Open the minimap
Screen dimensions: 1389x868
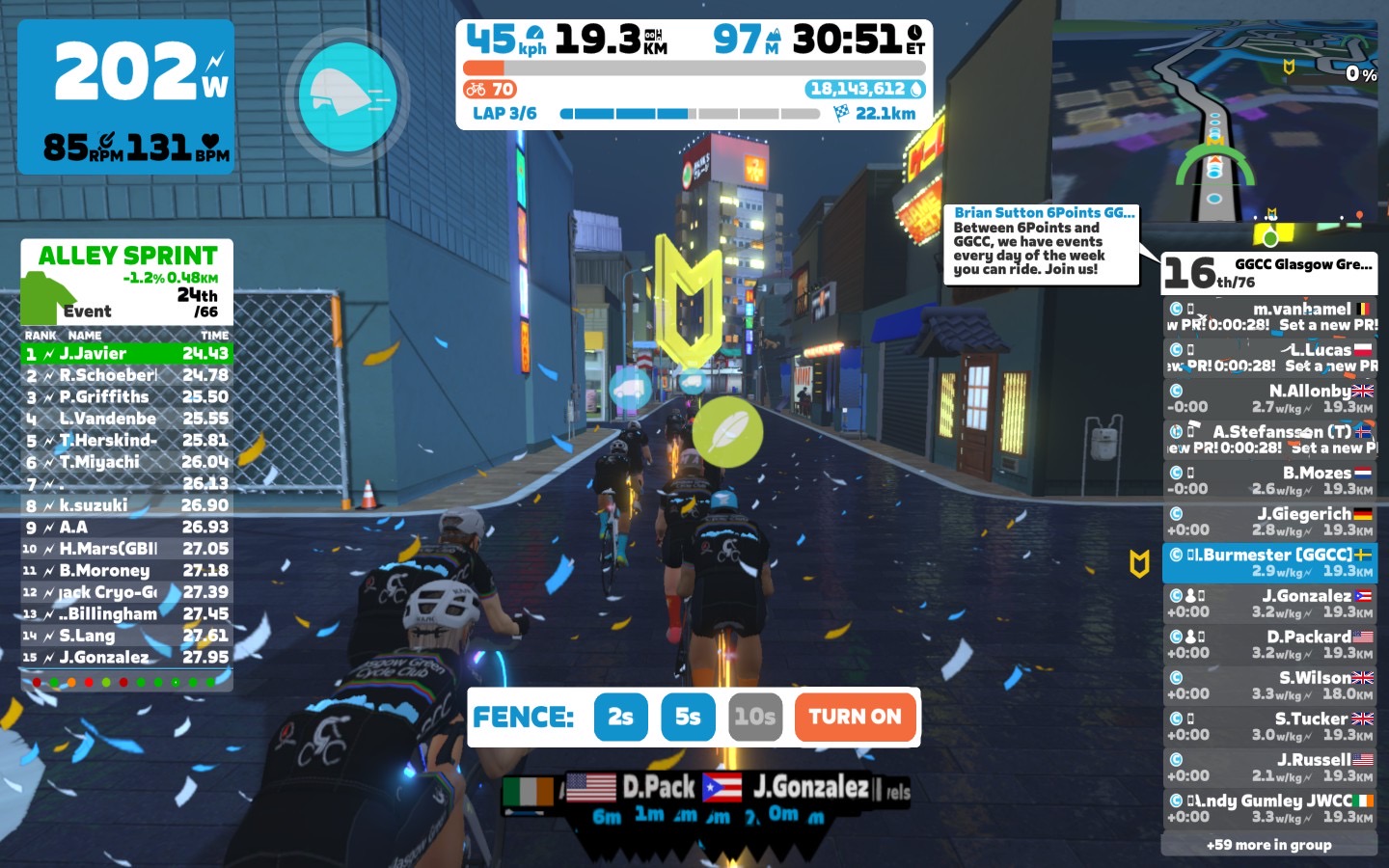[x=1215, y=121]
